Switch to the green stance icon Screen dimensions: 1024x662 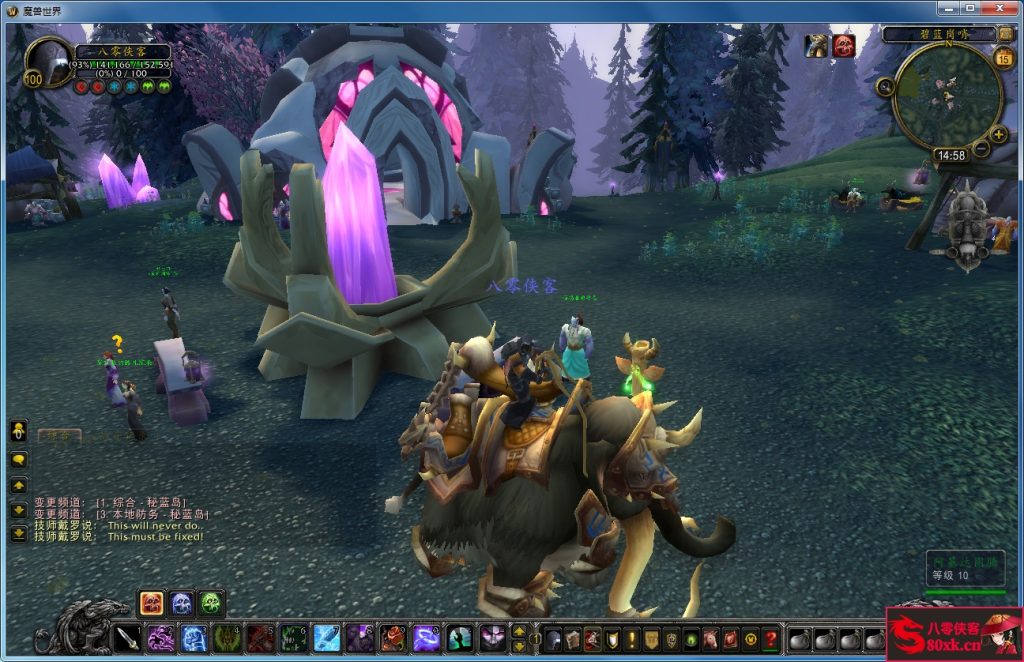click(x=210, y=603)
